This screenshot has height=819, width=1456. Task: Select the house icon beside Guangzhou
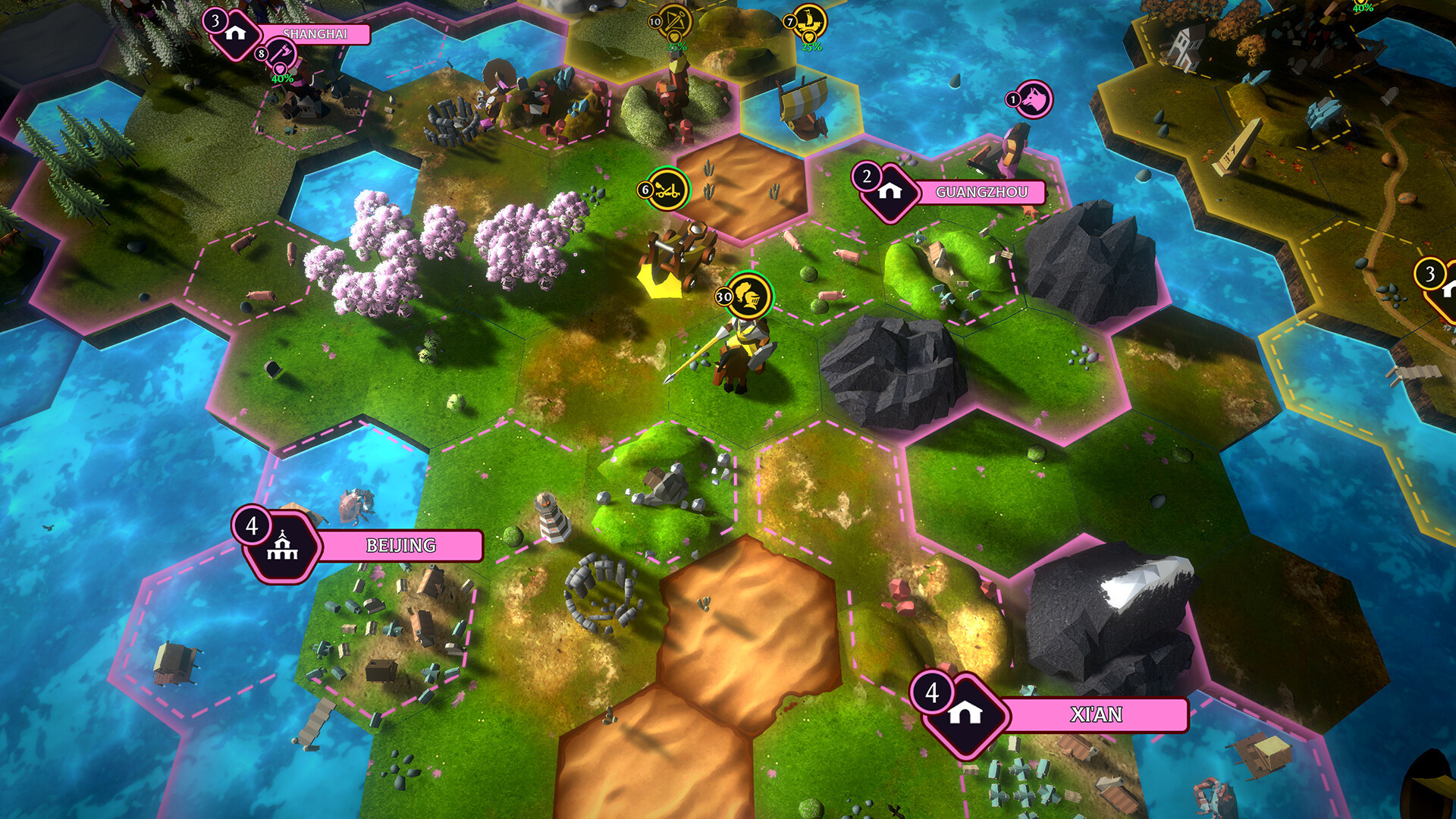click(x=892, y=190)
